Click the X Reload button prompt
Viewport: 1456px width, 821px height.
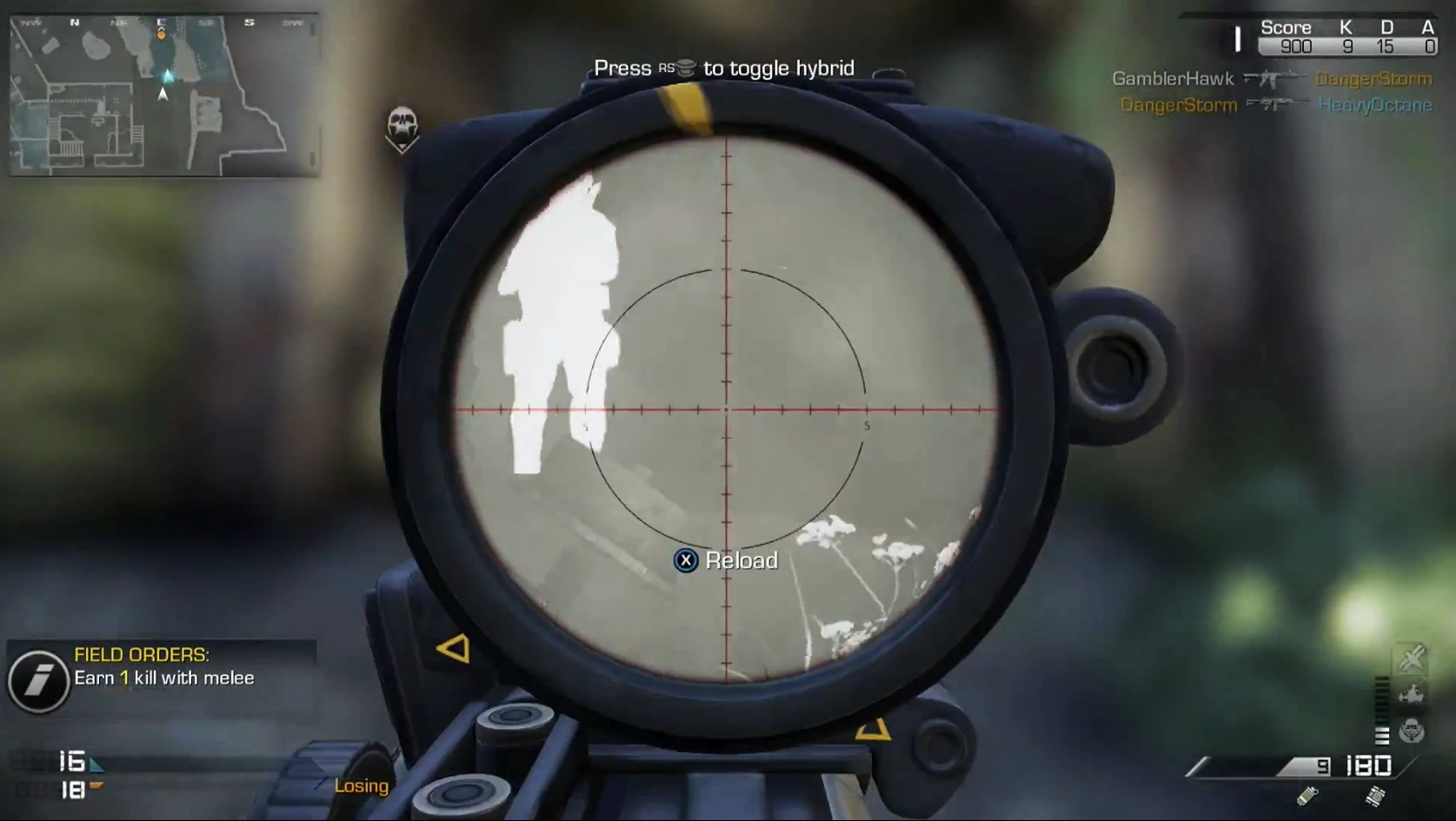688,561
